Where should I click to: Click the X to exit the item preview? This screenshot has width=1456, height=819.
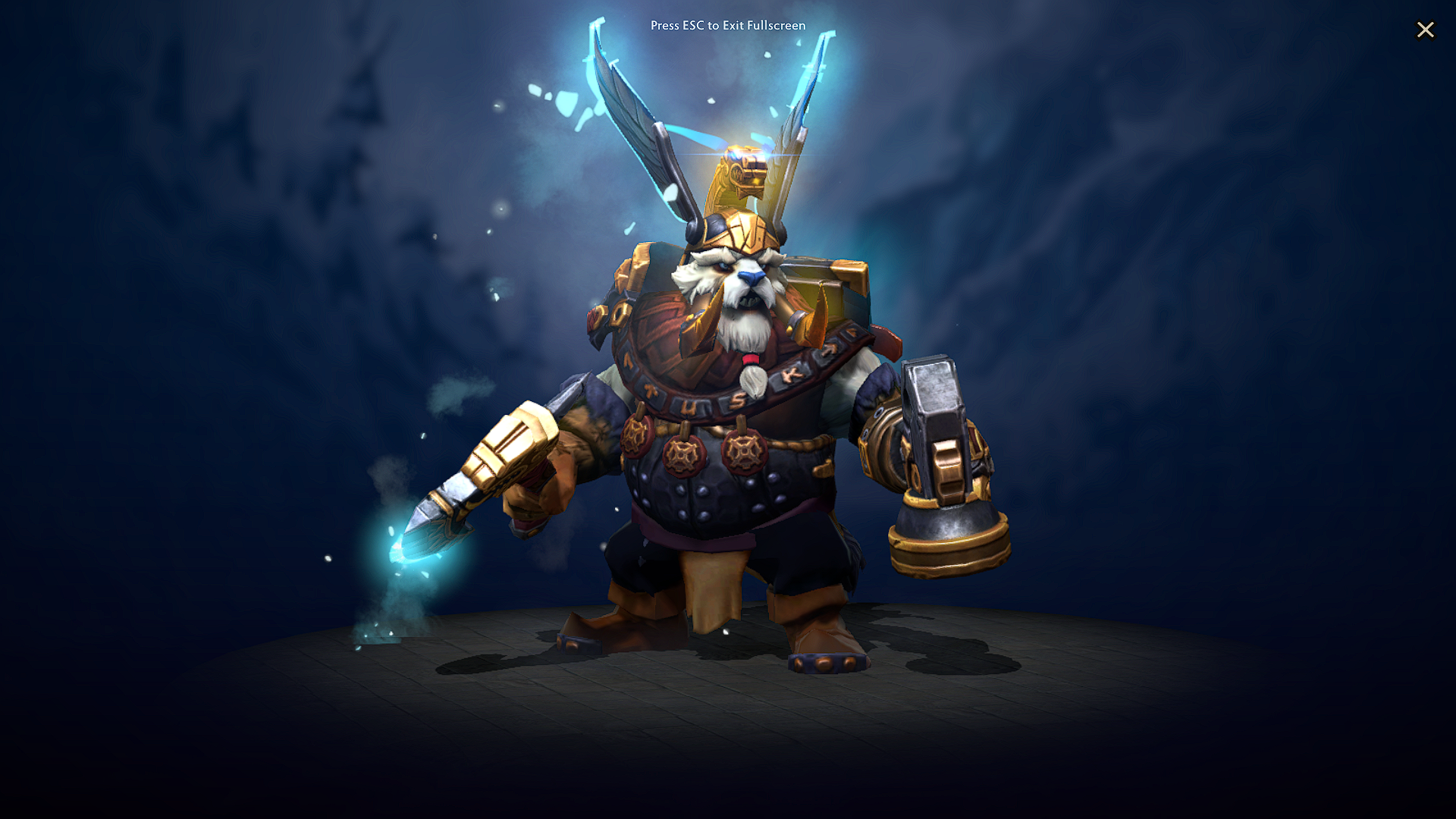1426,30
